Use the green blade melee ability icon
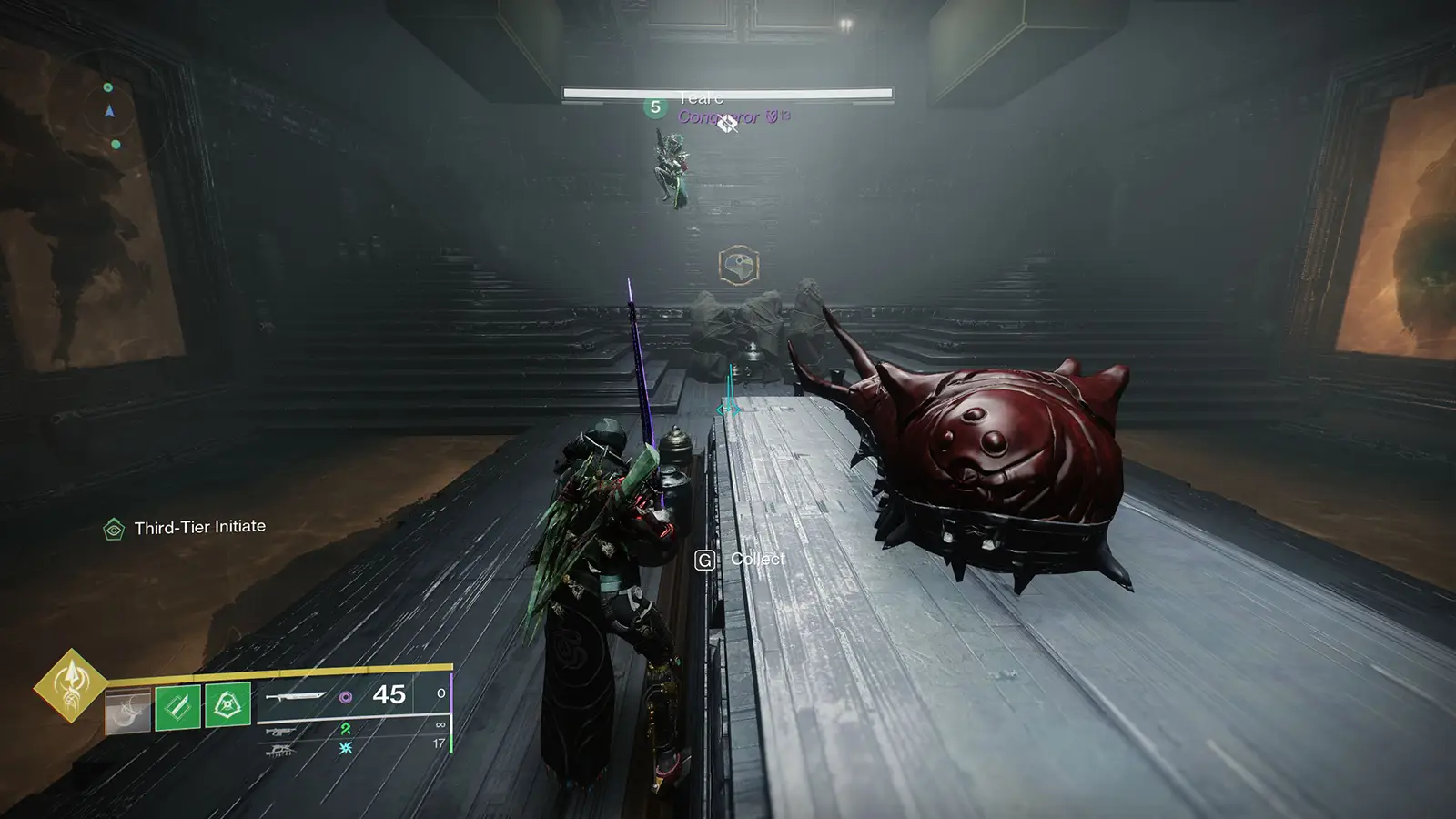Viewport: 1456px width, 819px height. point(177,707)
